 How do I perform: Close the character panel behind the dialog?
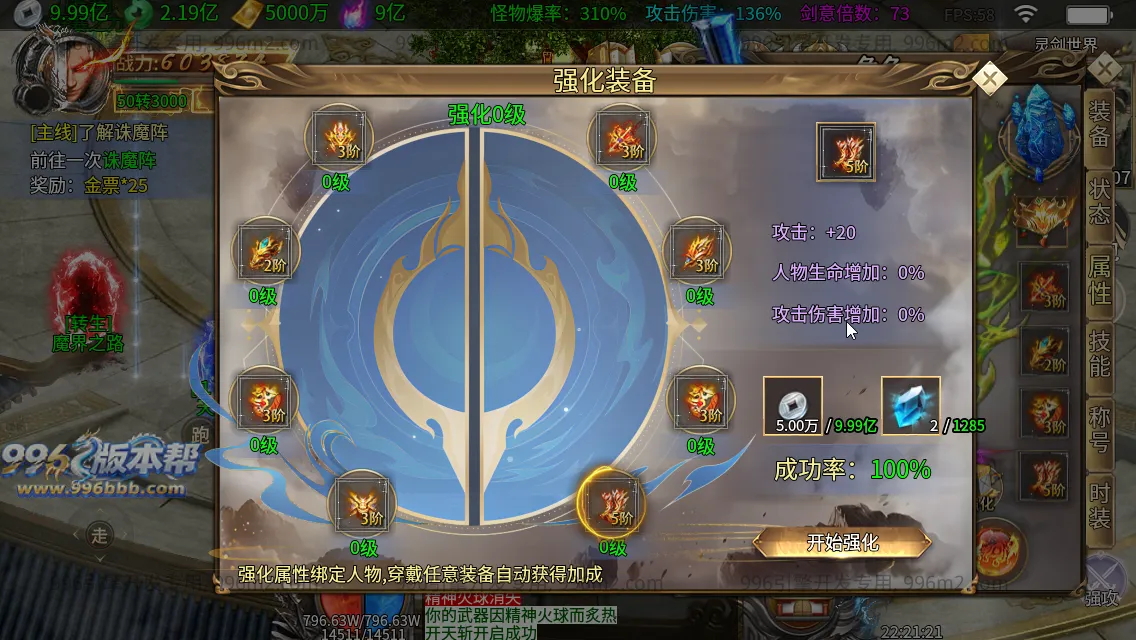click(x=1105, y=69)
